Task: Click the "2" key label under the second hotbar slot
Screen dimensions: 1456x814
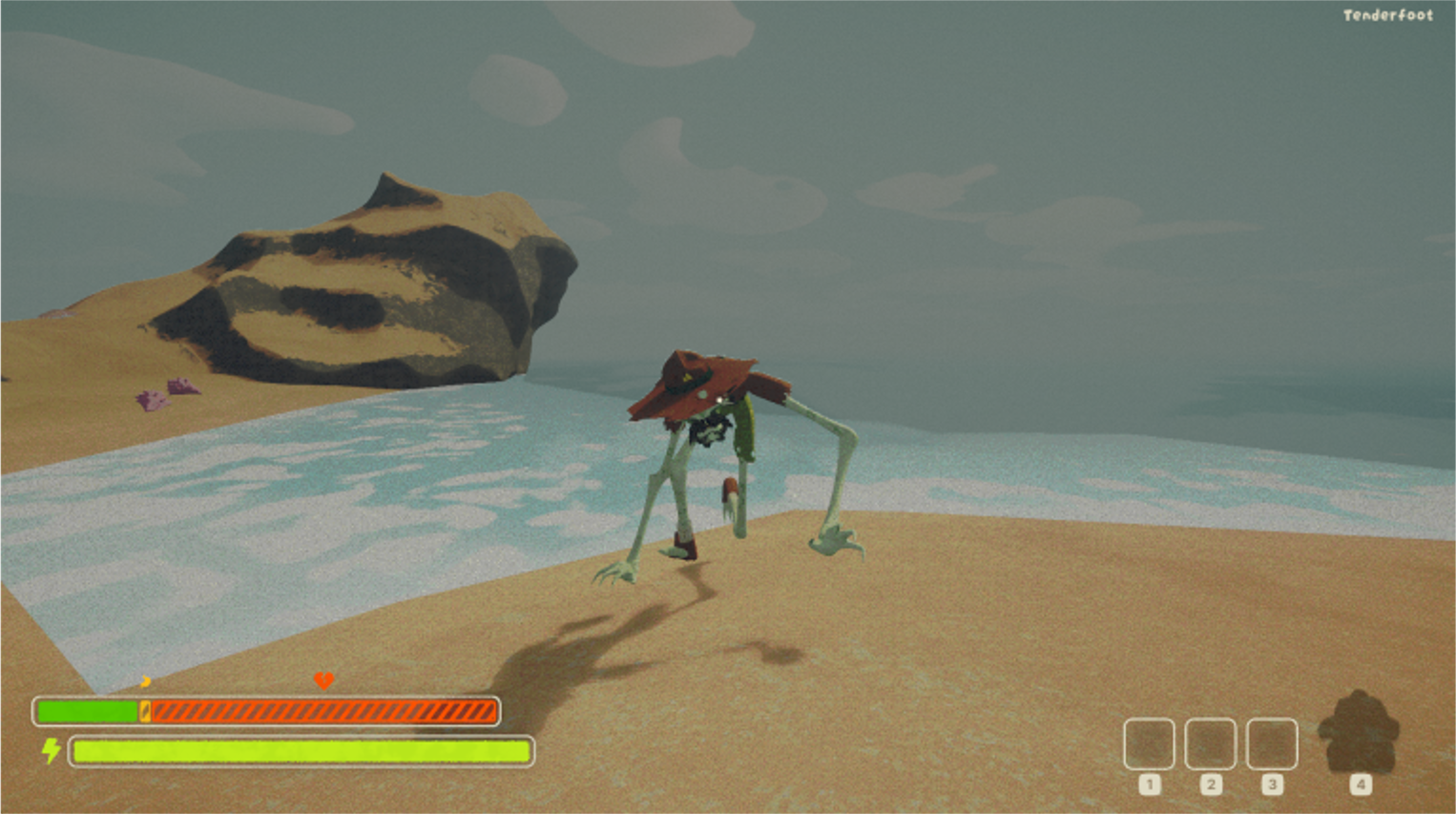Action: tap(1212, 784)
